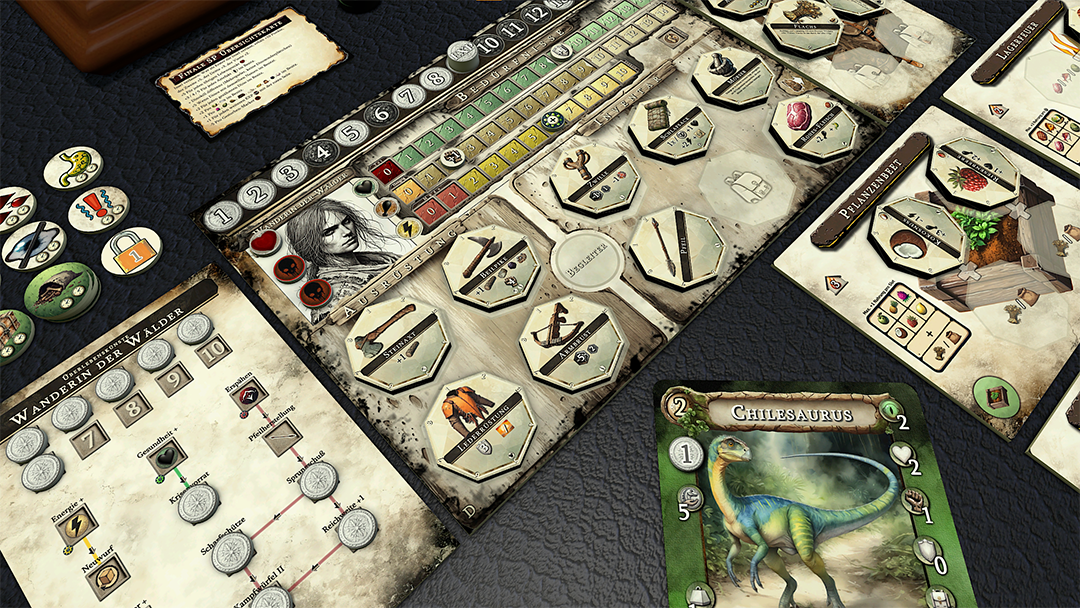
Task: Select the raspberry tile on Pflanzenbeet
Action: pyautogui.click(x=973, y=172)
